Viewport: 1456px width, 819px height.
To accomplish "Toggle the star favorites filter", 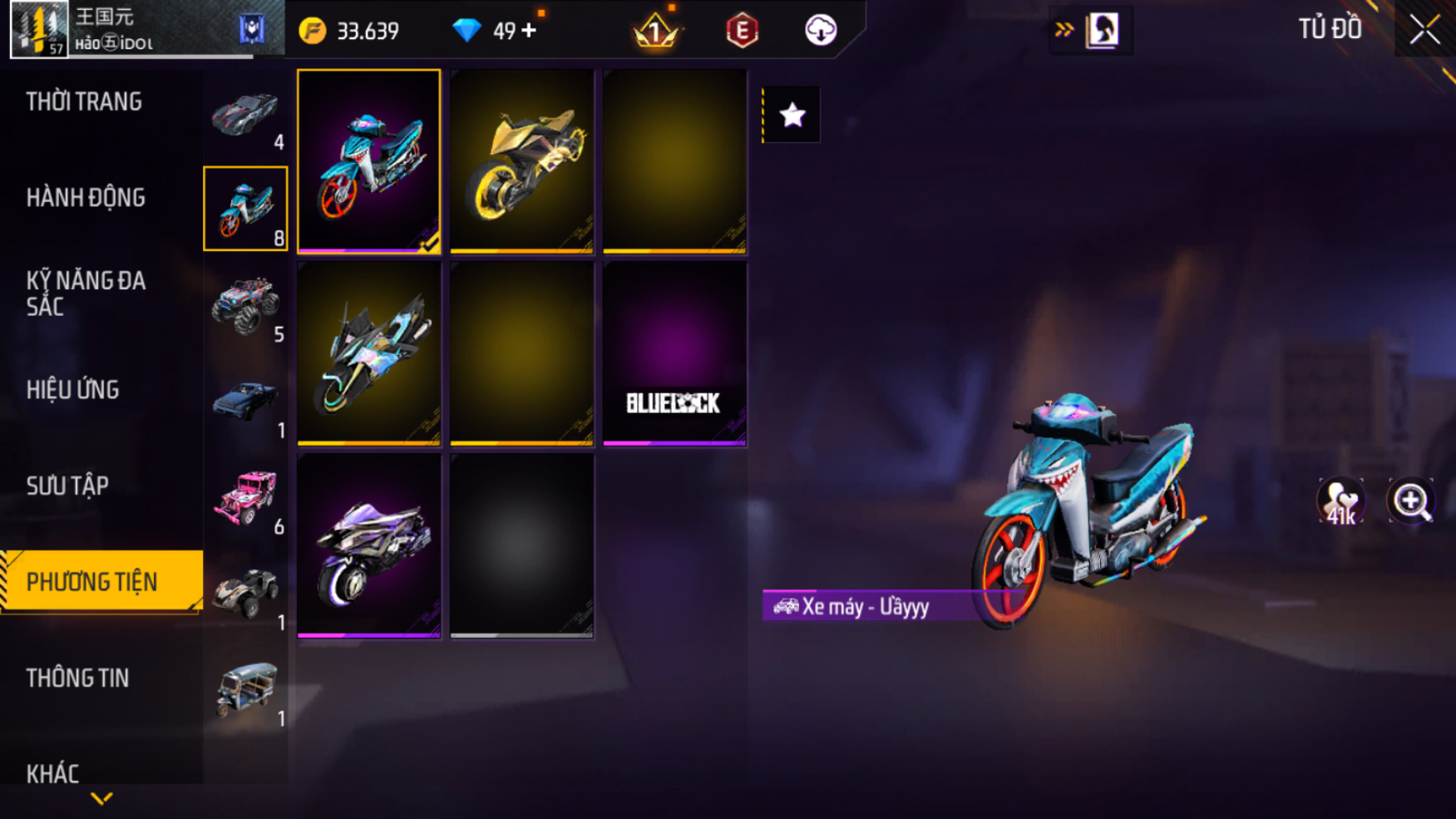I will [792, 115].
